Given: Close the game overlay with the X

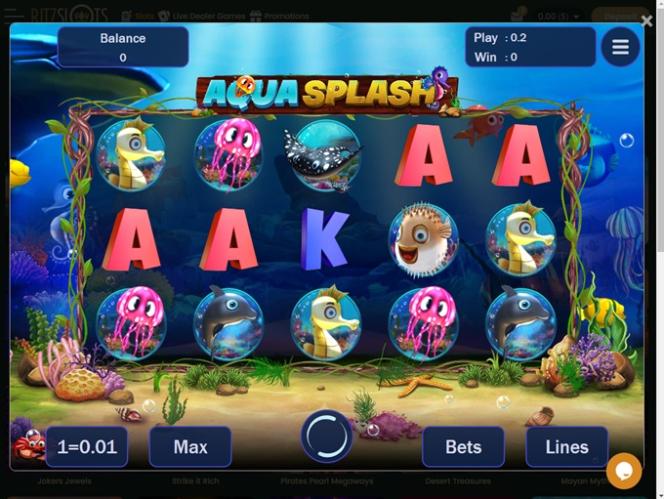Looking at the screenshot, I should pyautogui.click(x=646, y=20).
